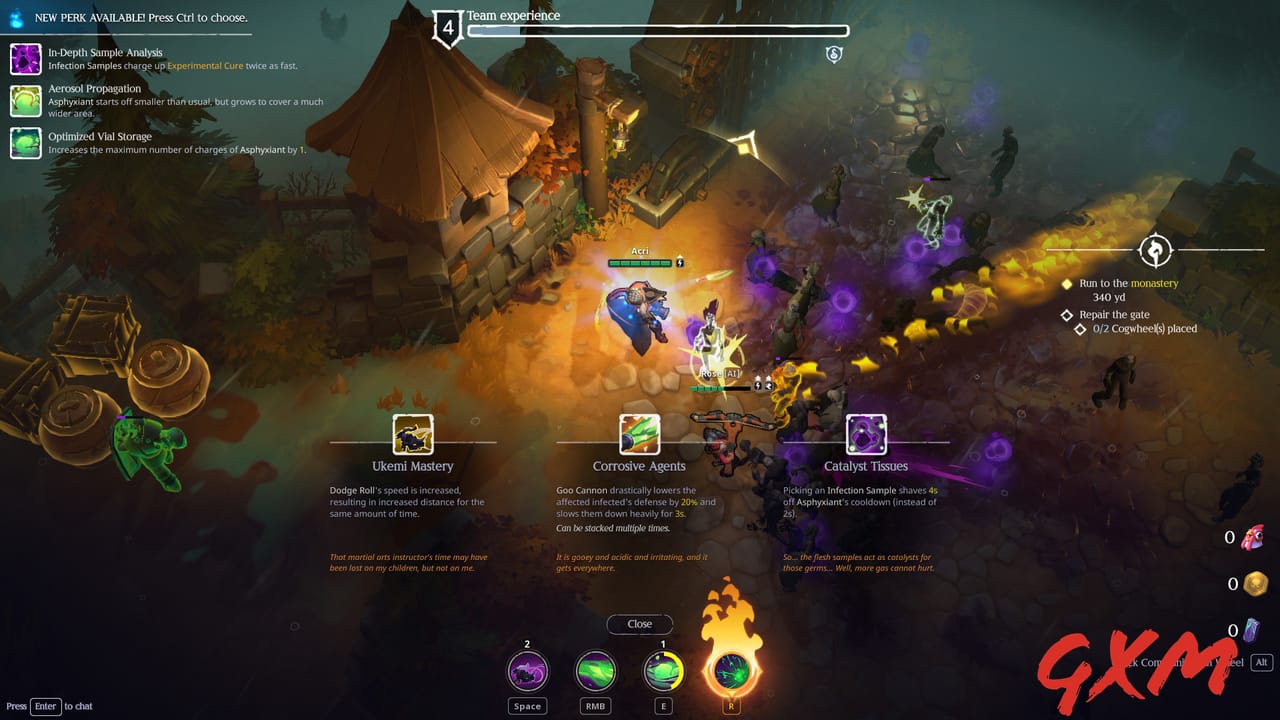Viewport: 1280px width, 720px height.
Task: Click the golden skull coin currency icon
Action: point(1257,581)
